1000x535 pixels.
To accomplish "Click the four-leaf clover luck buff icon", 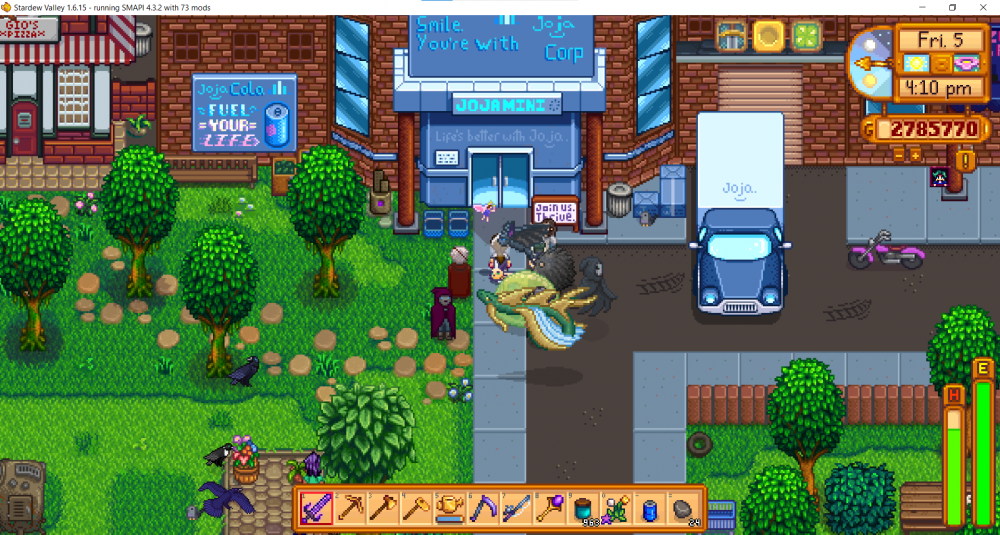I will (x=805, y=37).
